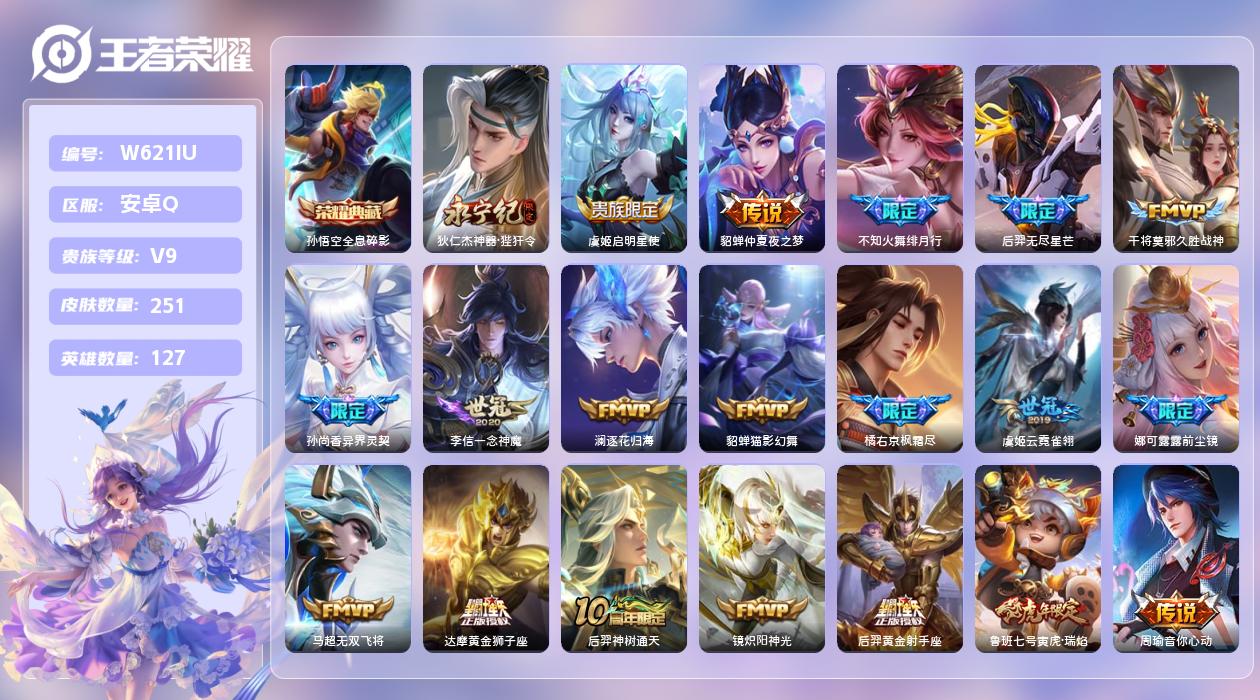The width and height of the screenshot is (1260, 700).
Task: Select the 李信一念神魔 skin card
Action: click(x=486, y=358)
